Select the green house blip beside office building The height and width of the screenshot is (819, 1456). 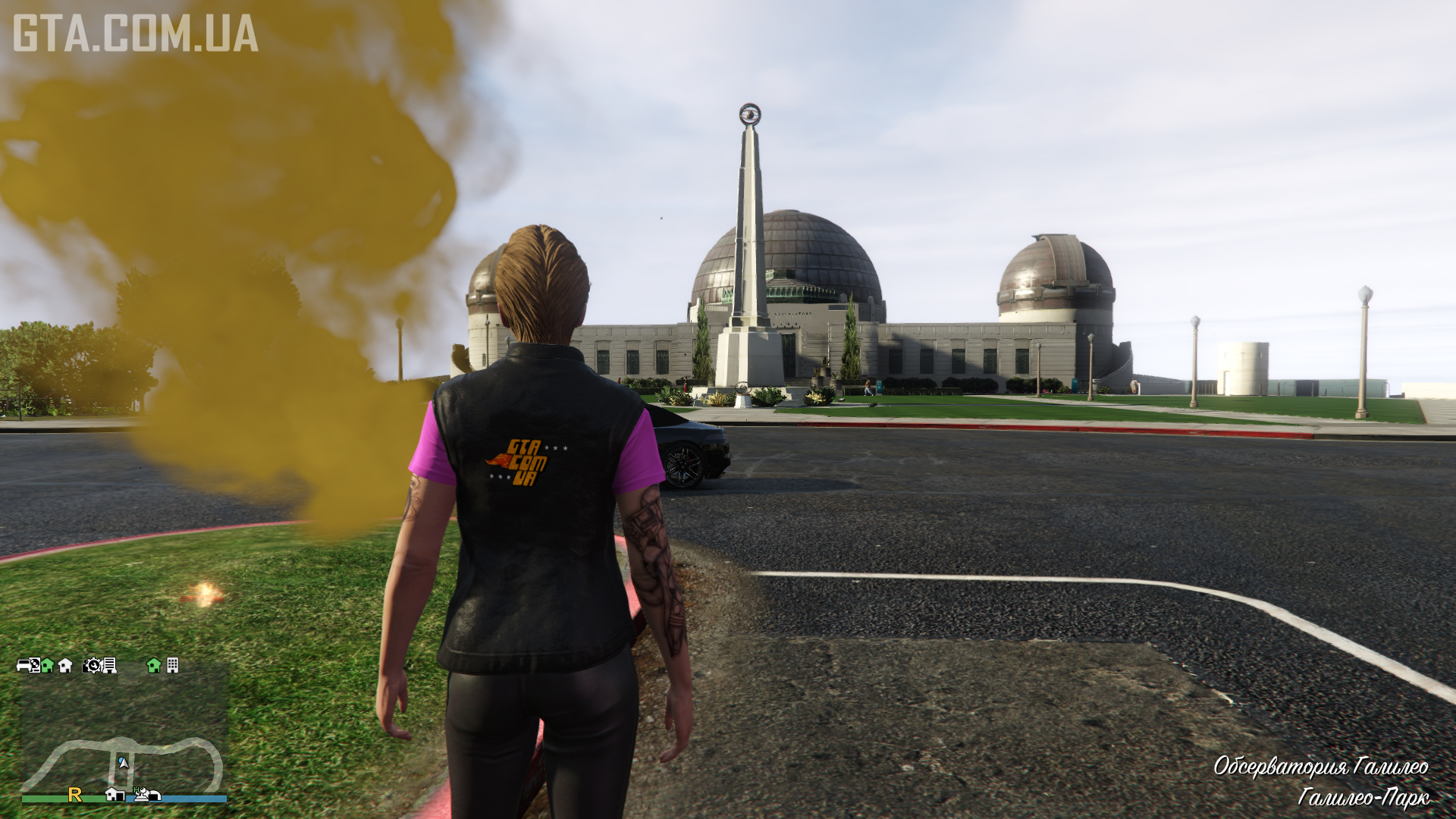pos(154,665)
